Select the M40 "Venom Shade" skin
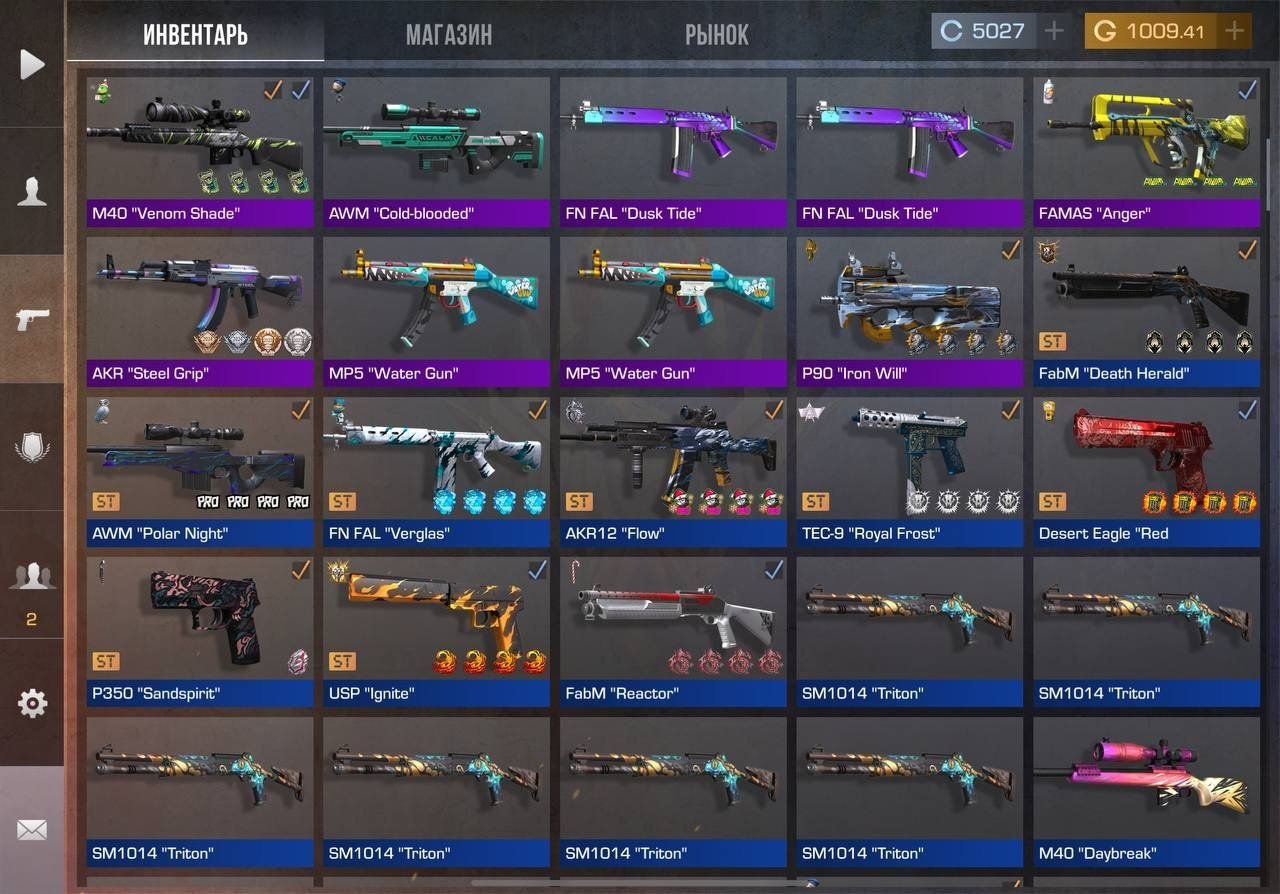 click(x=199, y=150)
